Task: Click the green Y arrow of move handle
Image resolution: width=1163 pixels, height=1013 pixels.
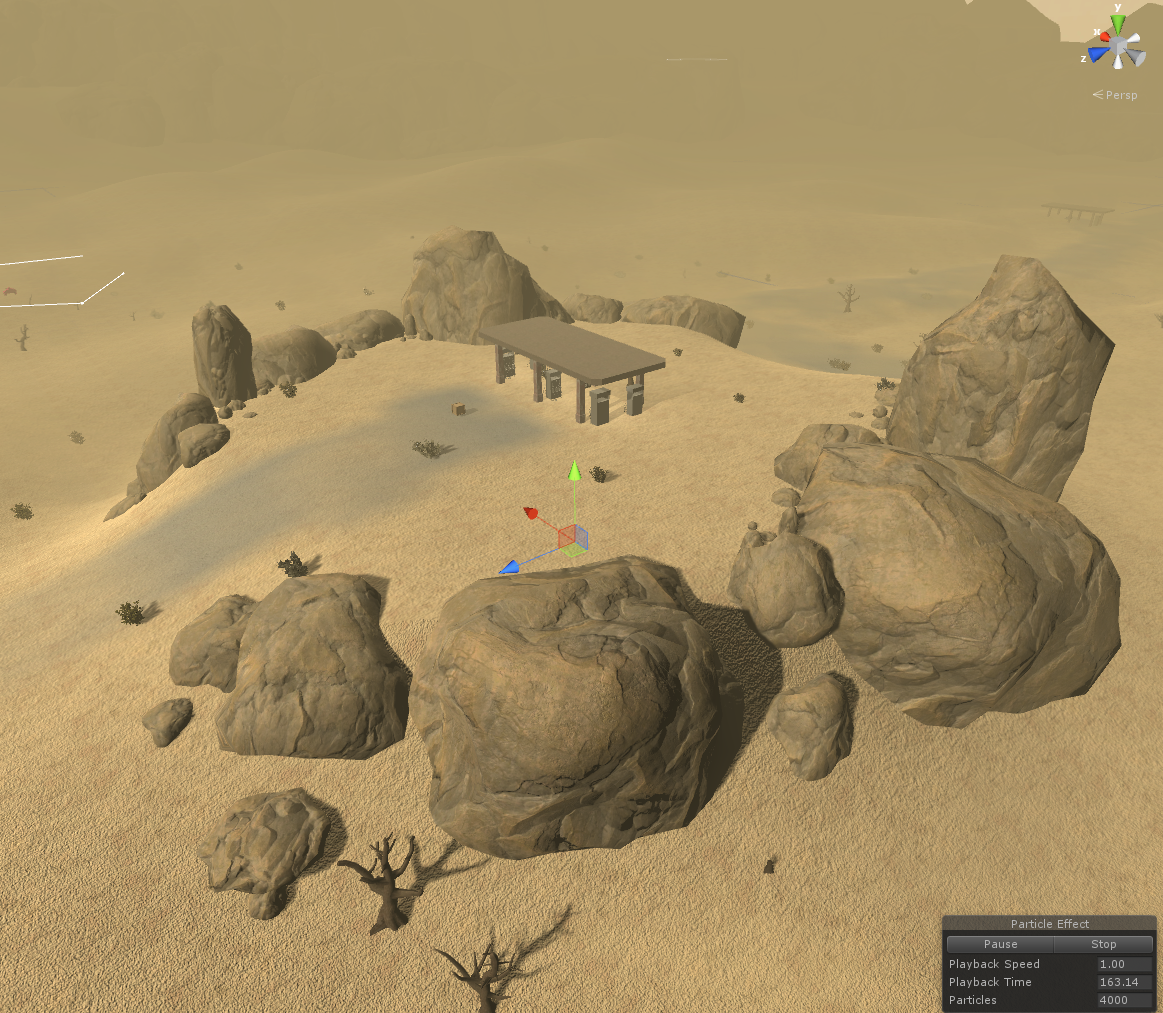Action: click(574, 469)
